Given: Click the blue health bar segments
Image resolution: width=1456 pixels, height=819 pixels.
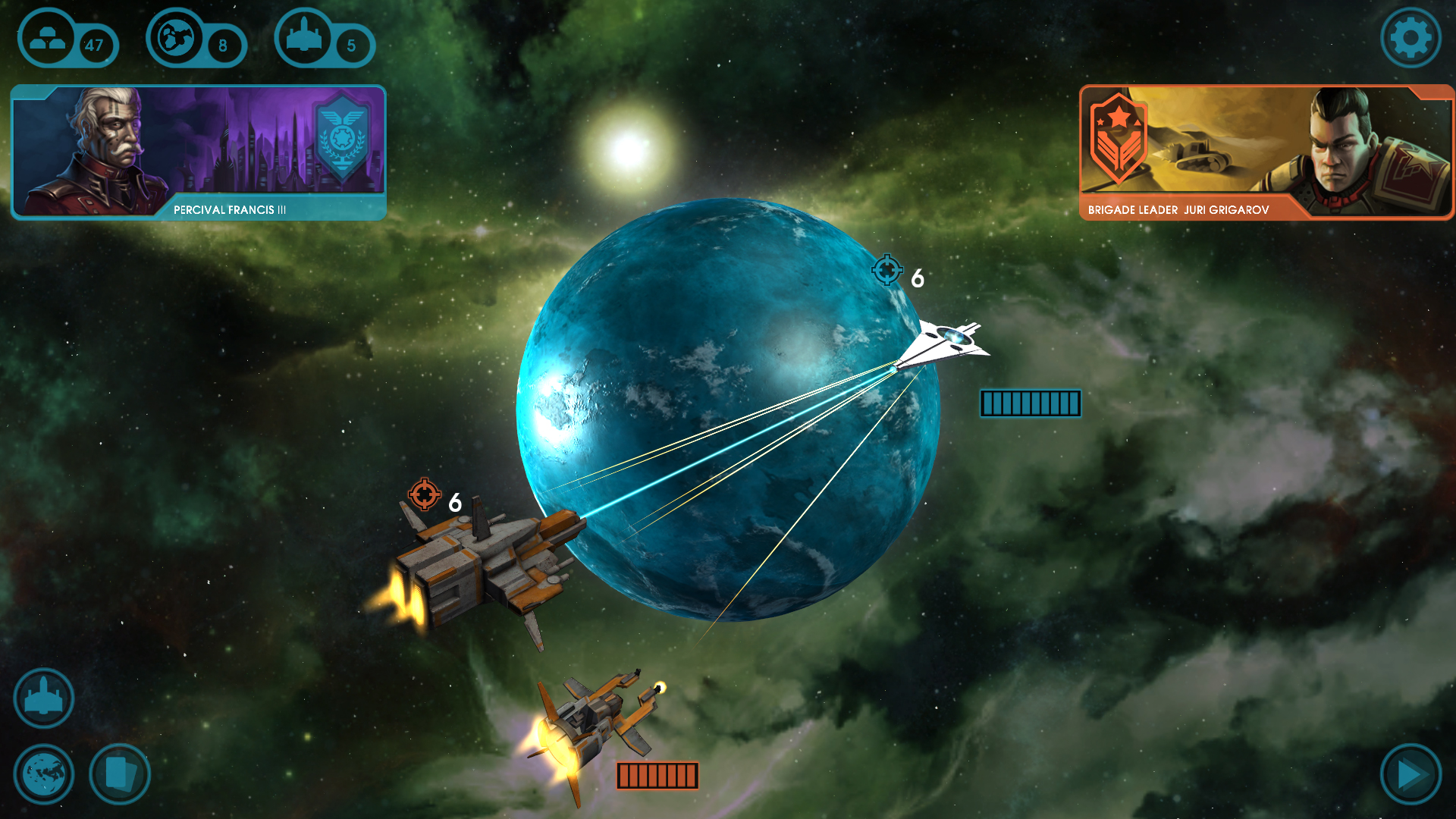Looking at the screenshot, I should click(1030, 404).
